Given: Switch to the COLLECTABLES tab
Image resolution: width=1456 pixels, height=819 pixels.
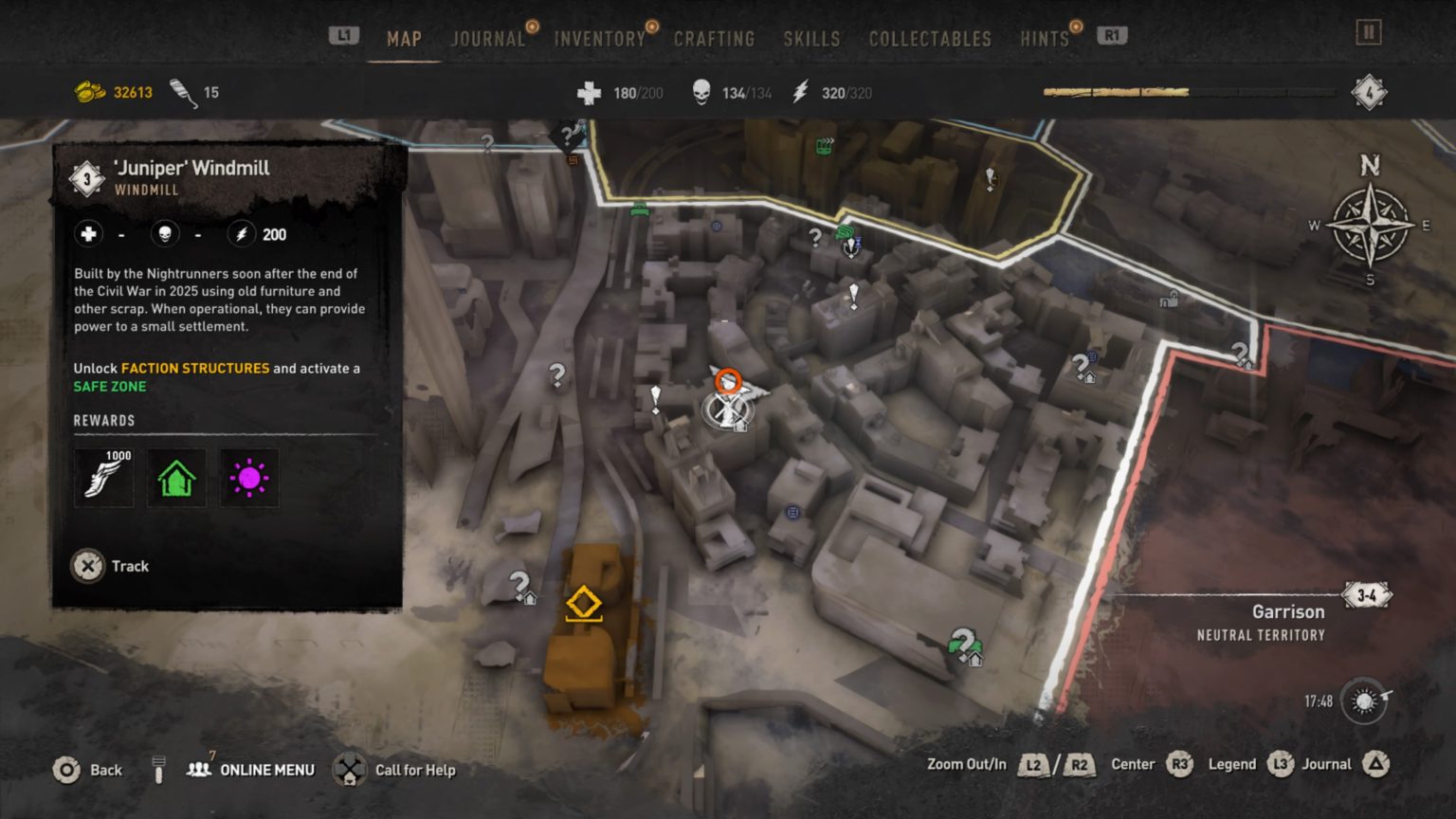Looking at the screenshot, I should (929, 39).
